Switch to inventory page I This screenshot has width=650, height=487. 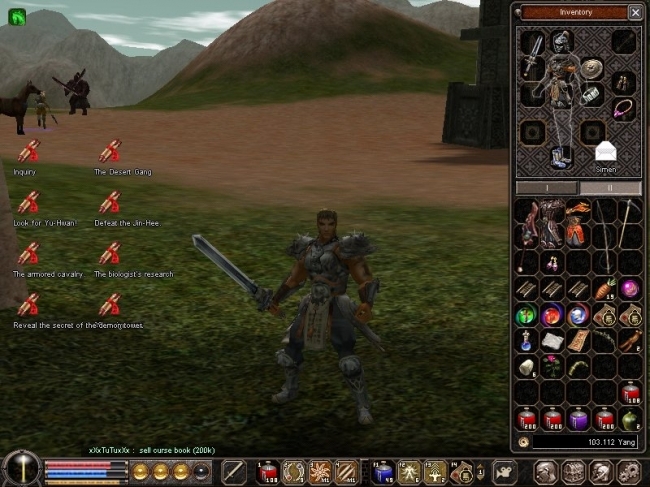coord(546,188)
